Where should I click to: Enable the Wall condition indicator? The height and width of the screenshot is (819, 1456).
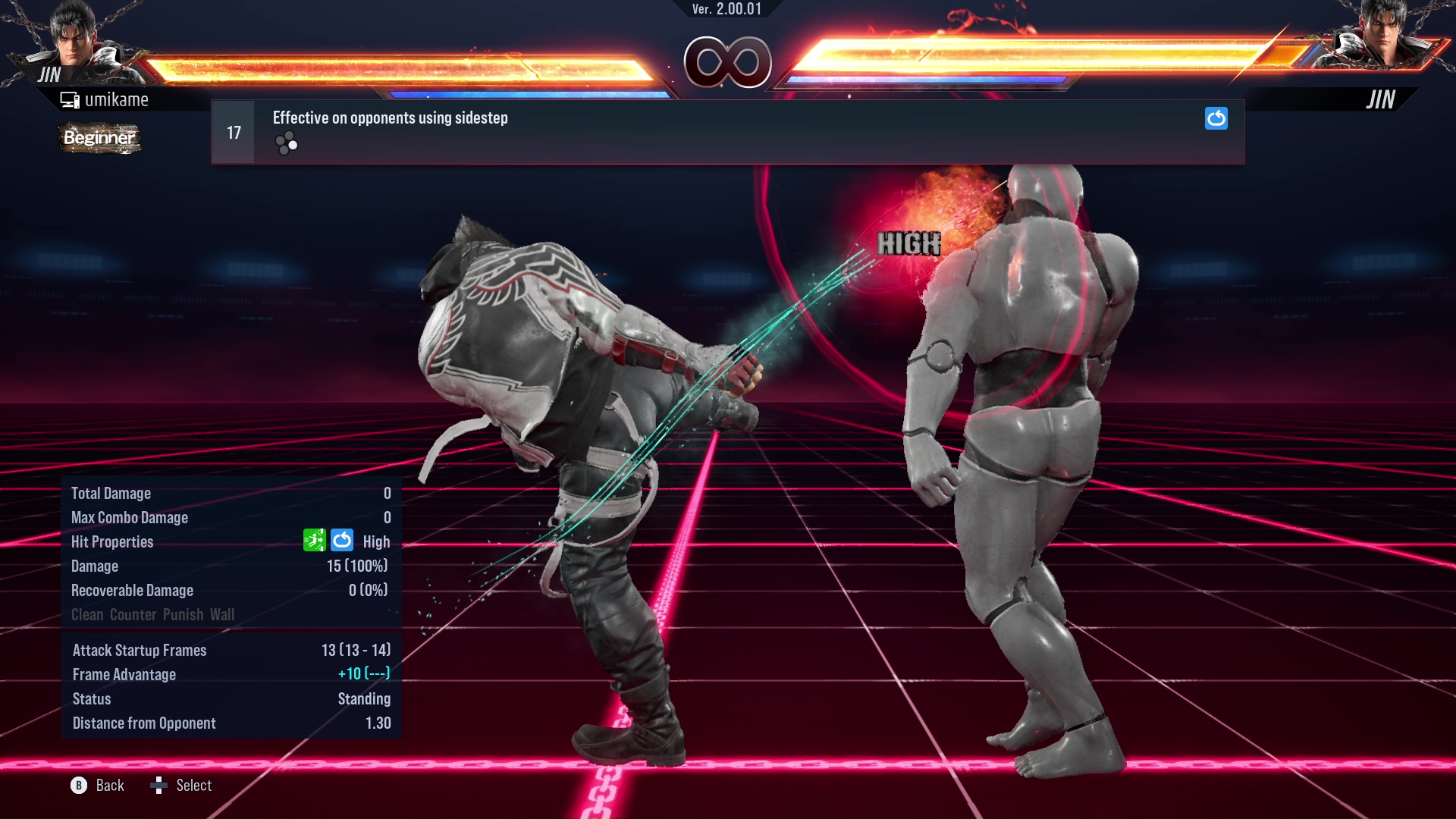coord(224,614)
